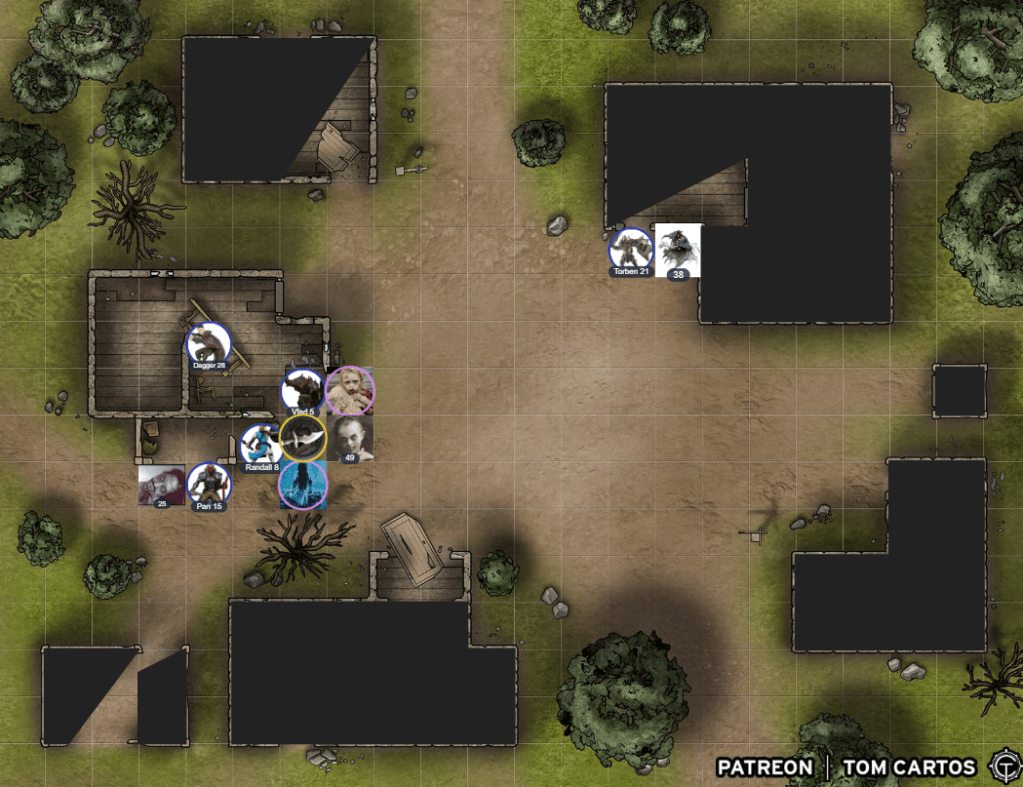Image resolution: width=1023 pixels, height=787 pixels.
Task: Select the pale zombie token labeled 49
Action: point(350,438)
